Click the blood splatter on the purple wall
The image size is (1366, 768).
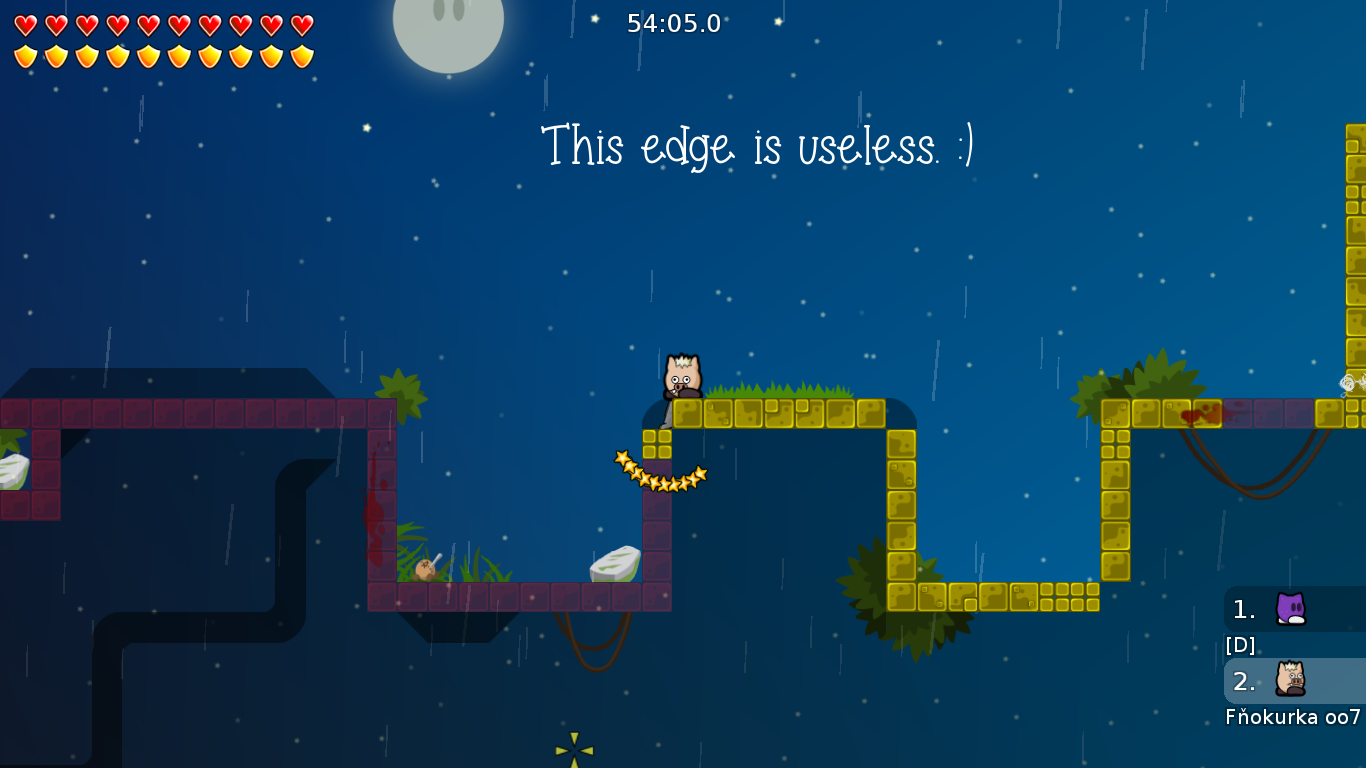[x=377, y=515]
